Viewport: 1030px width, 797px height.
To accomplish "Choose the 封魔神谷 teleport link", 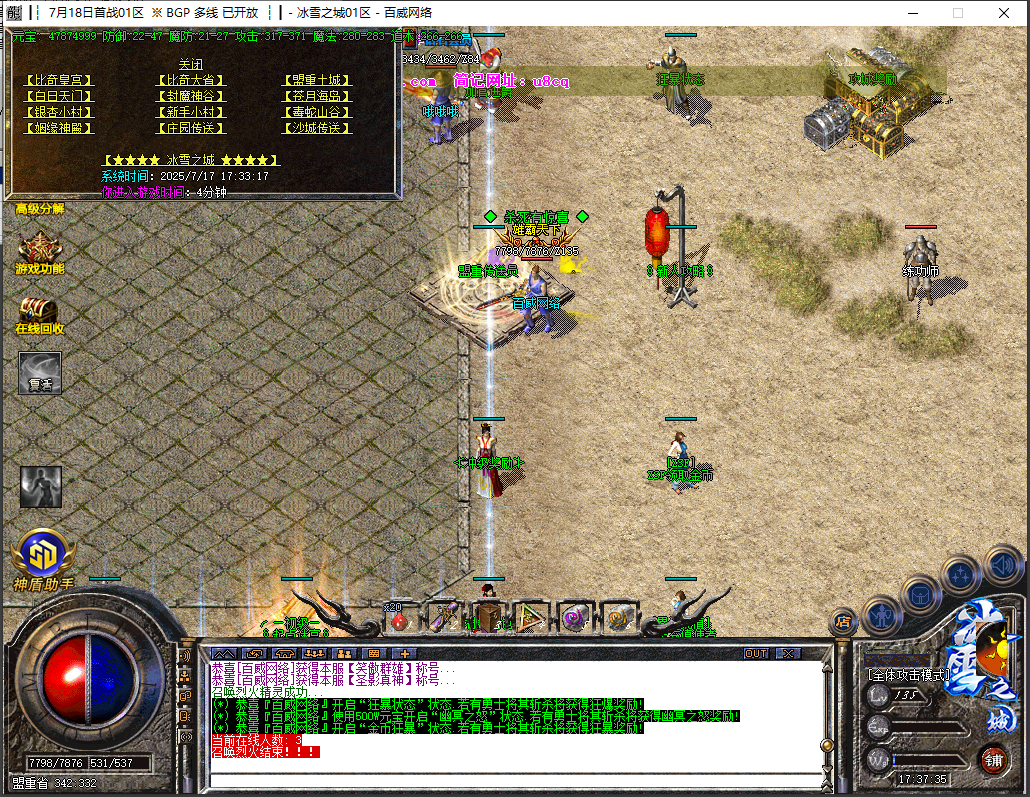I will (189, 96).
